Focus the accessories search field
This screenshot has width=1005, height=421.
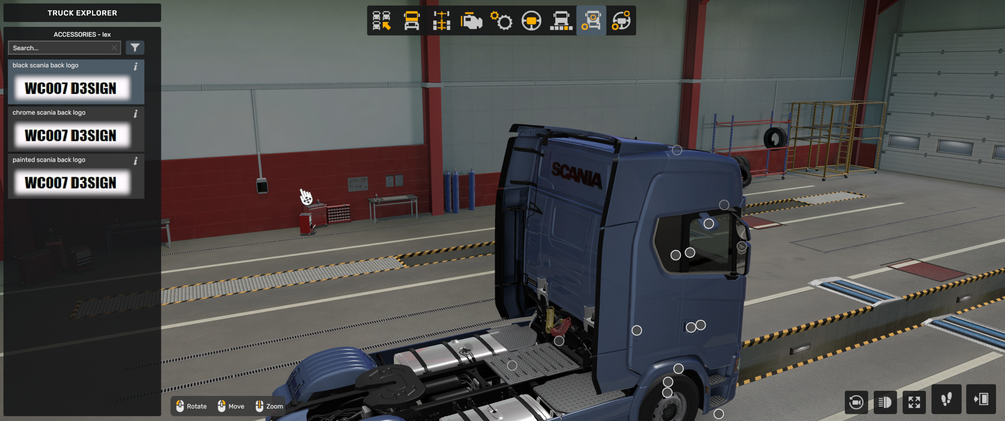58,48
